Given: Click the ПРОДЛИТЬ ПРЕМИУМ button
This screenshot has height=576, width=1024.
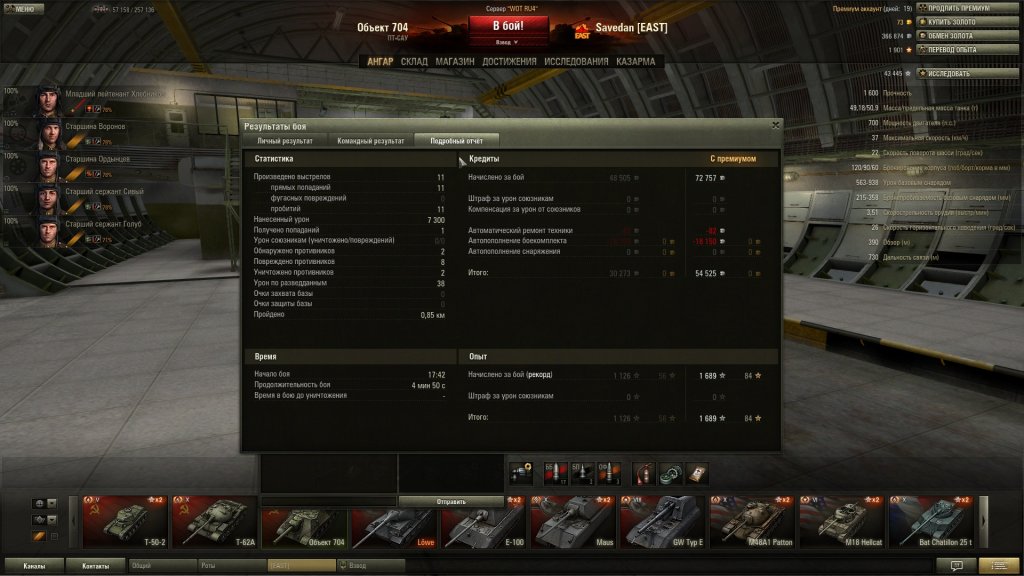Looking at the screenshot, I should tap(962, 8).
